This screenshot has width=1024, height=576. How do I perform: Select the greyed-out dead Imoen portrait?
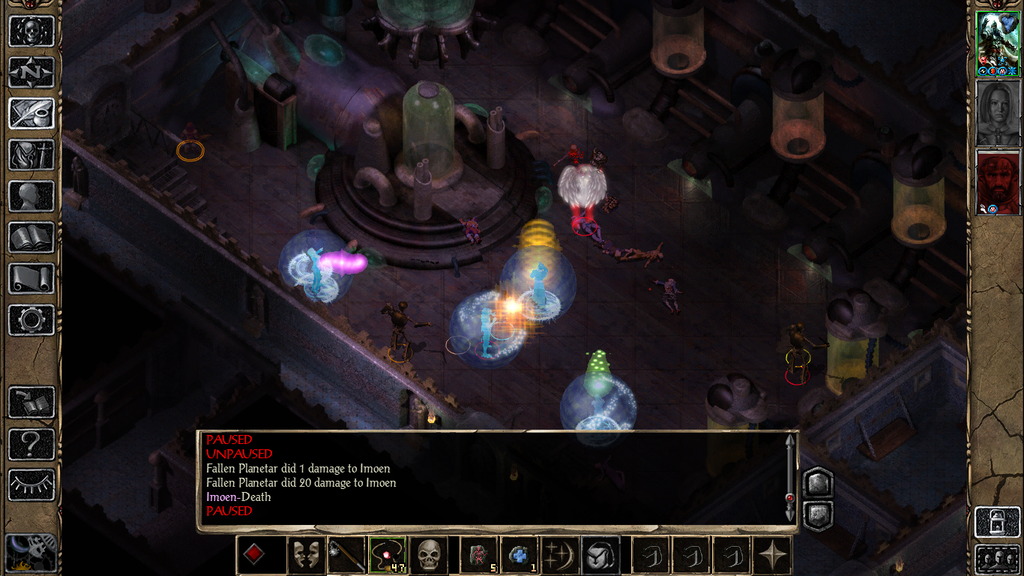998,112
